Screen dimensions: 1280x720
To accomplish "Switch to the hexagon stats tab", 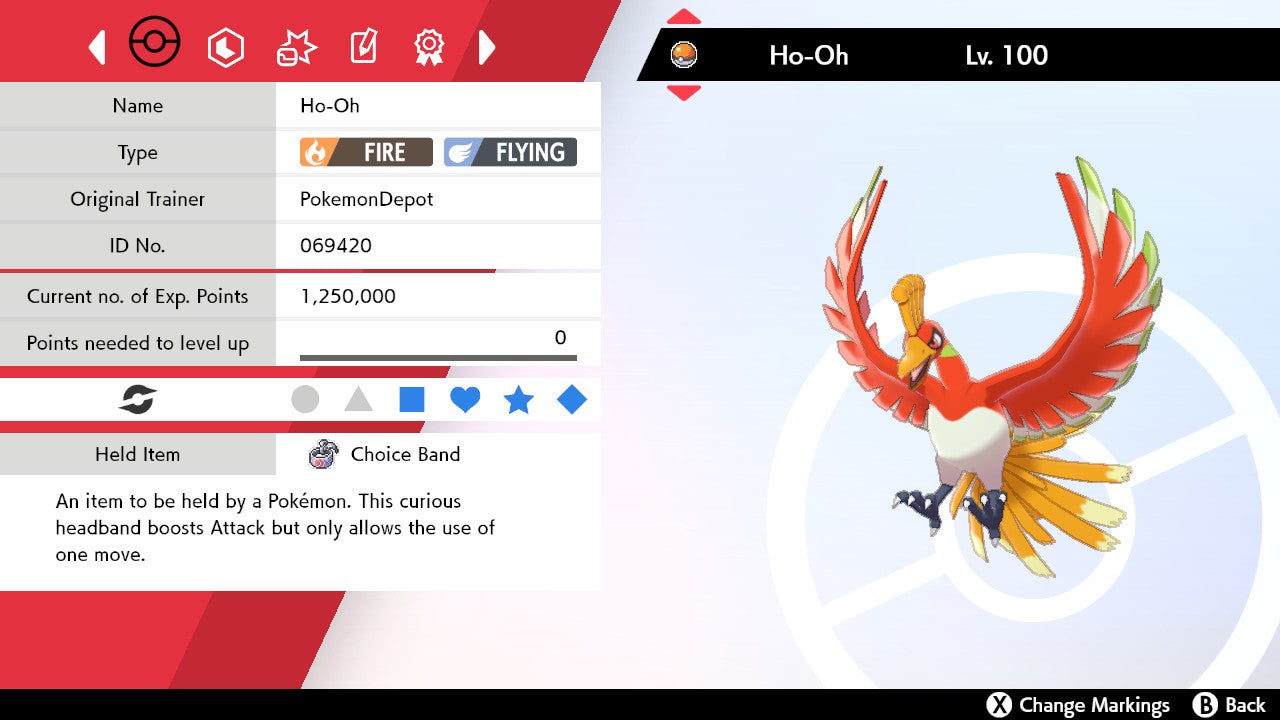I will (x=225, y=47).
